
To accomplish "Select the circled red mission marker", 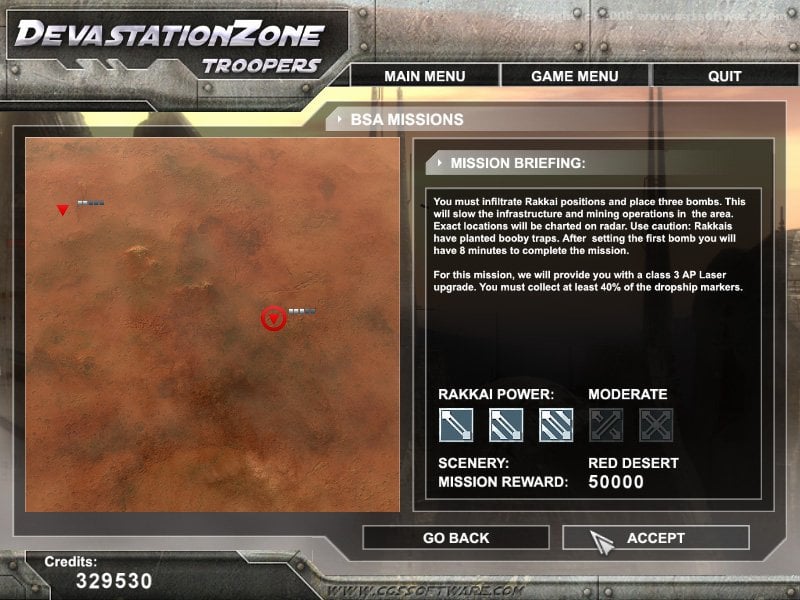I will pos(273,319).
